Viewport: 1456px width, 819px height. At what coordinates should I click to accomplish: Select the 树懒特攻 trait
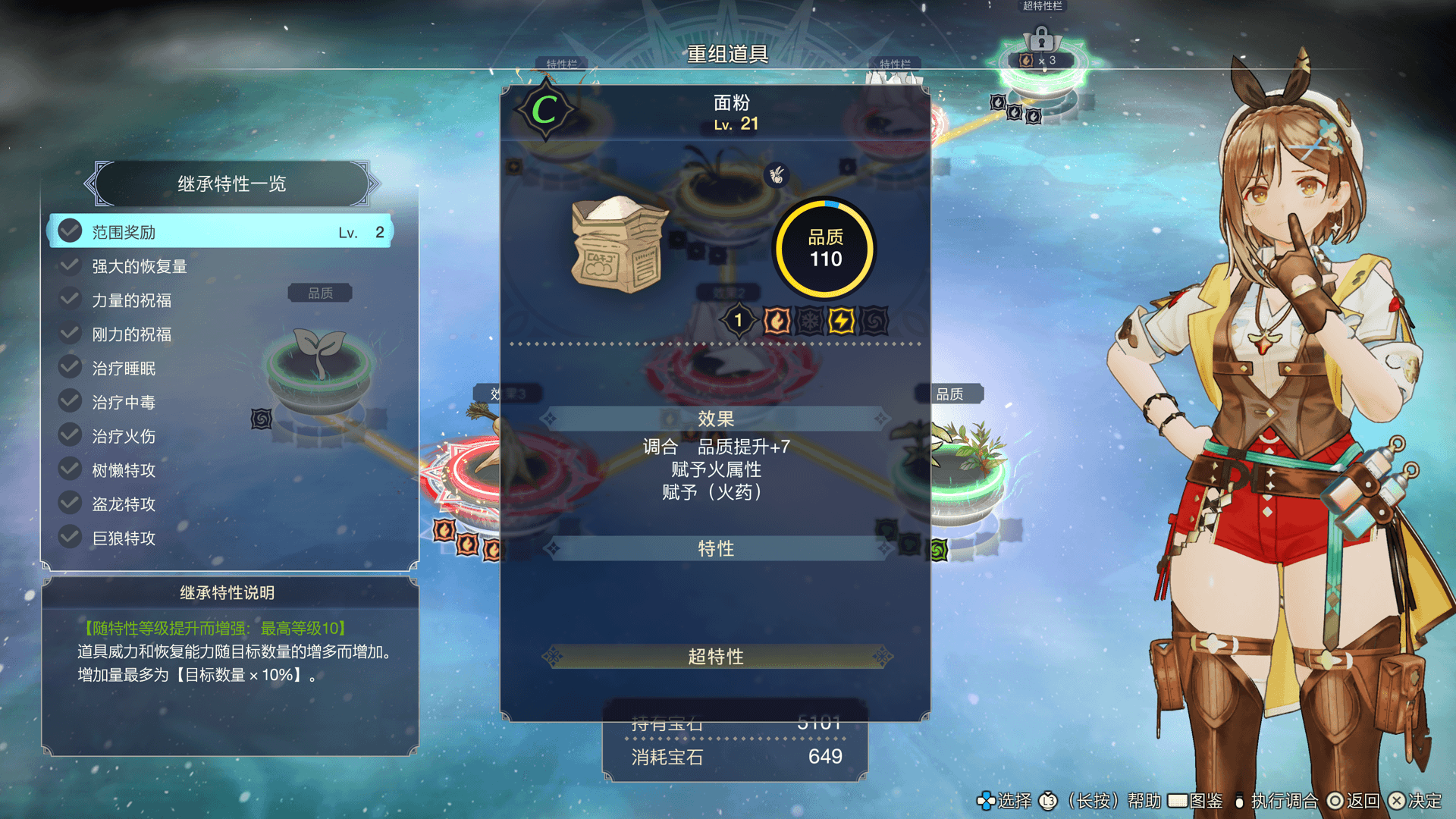[x=220, y=470]
